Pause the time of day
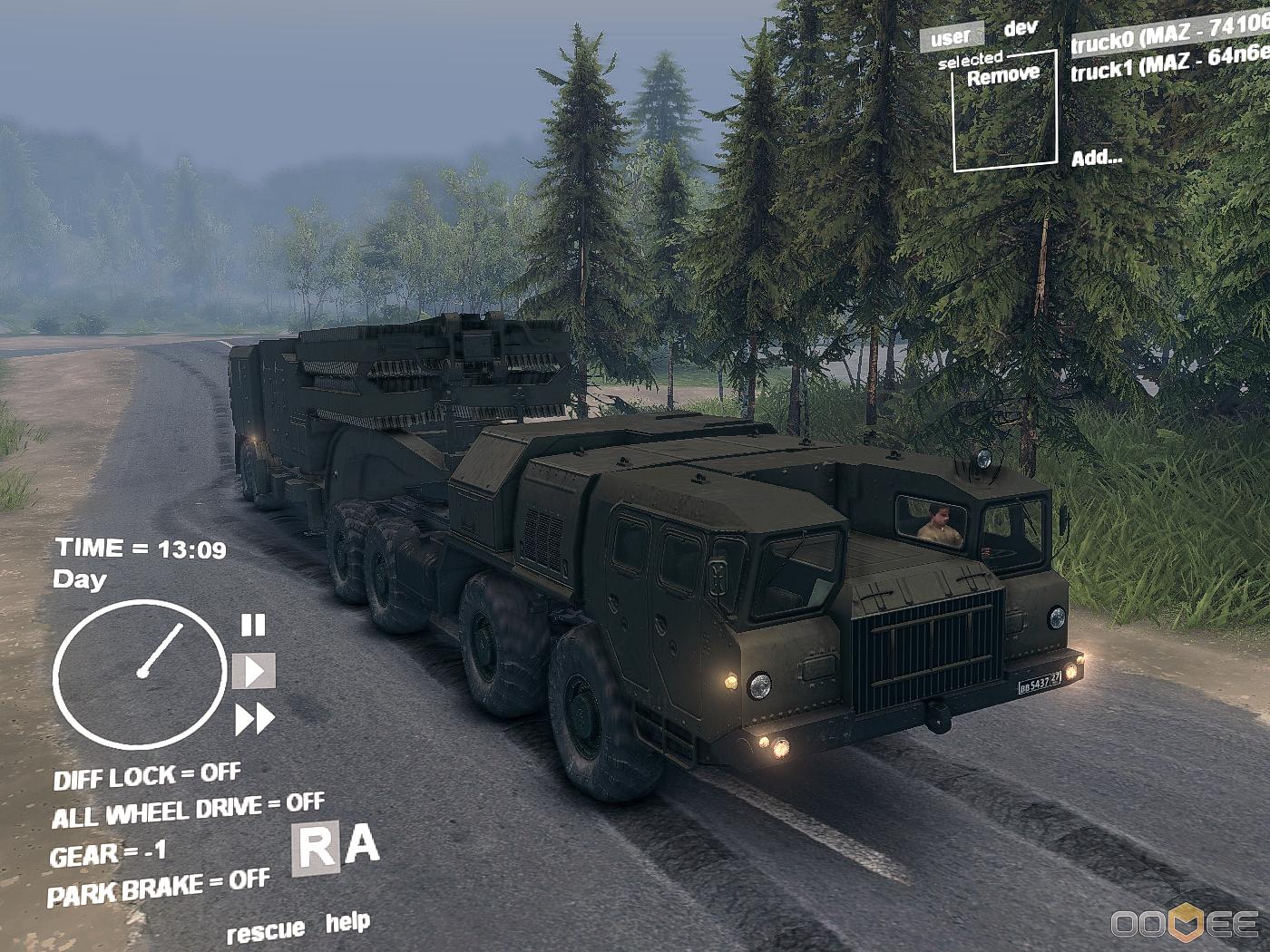The image size is (1270, 952). (253, 625)
